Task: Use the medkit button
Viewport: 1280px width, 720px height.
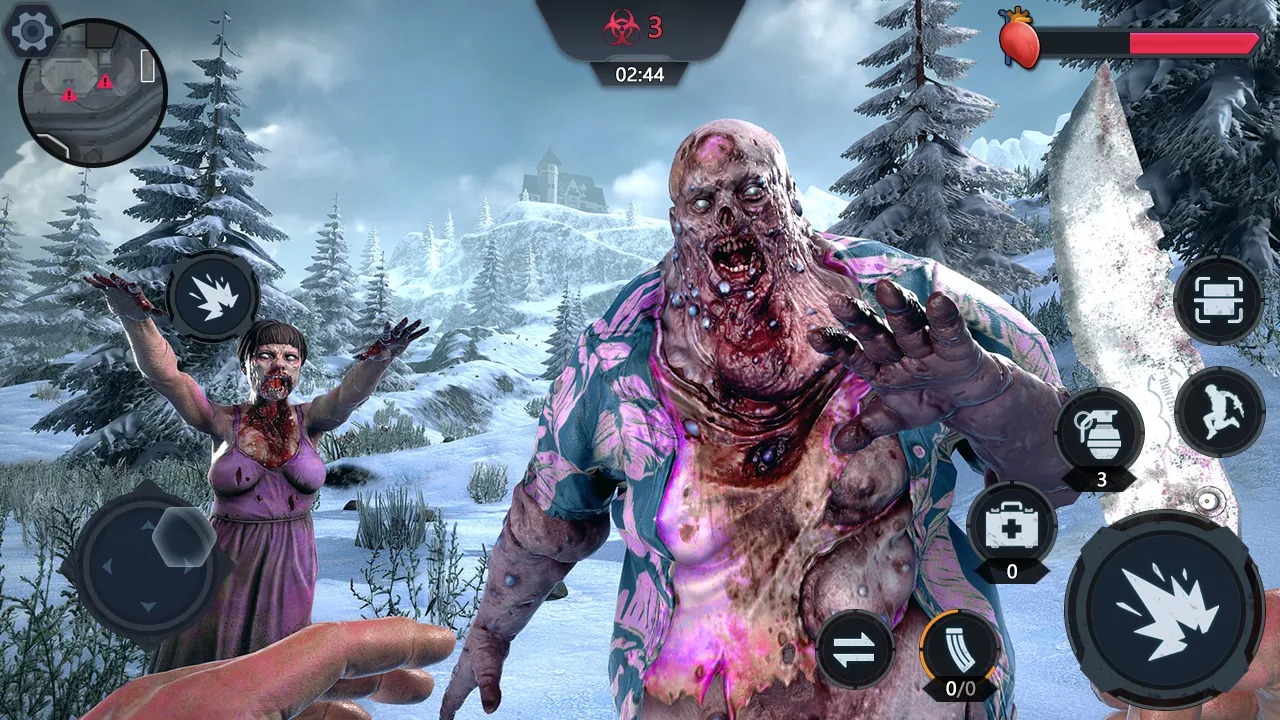Action: tap(1012, 527)
